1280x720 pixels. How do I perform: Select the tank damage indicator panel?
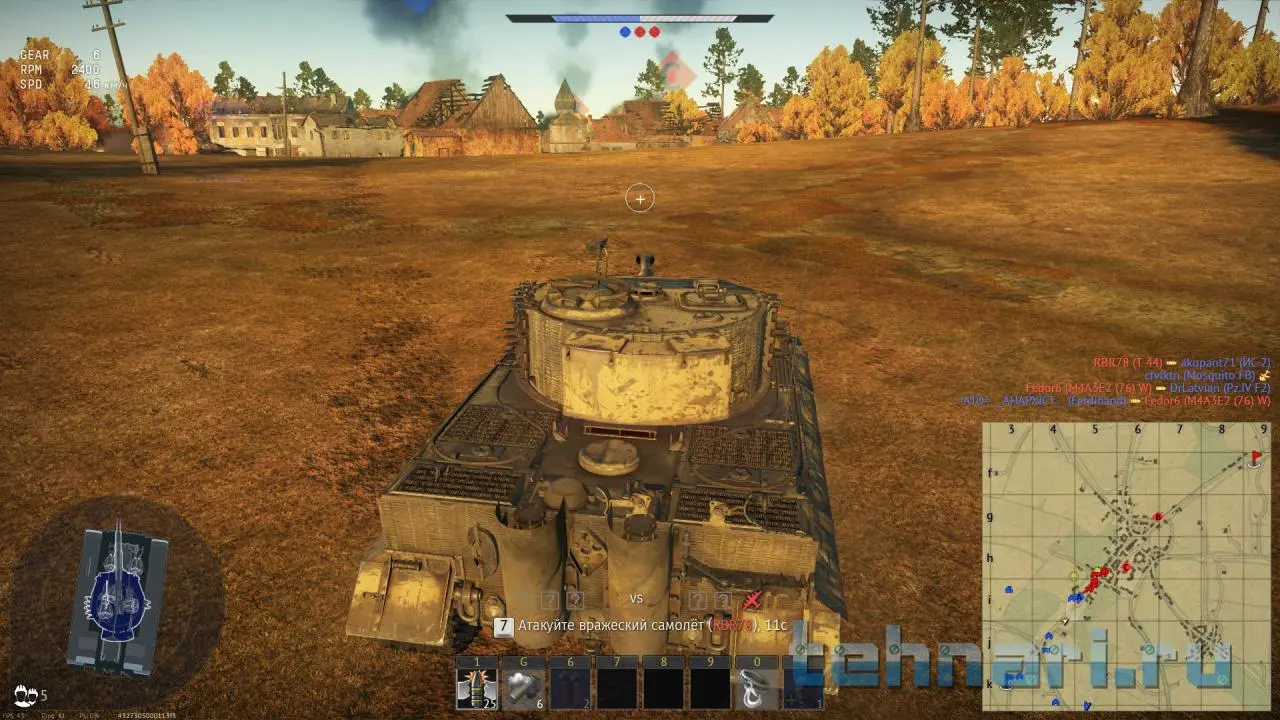[118, 598]
